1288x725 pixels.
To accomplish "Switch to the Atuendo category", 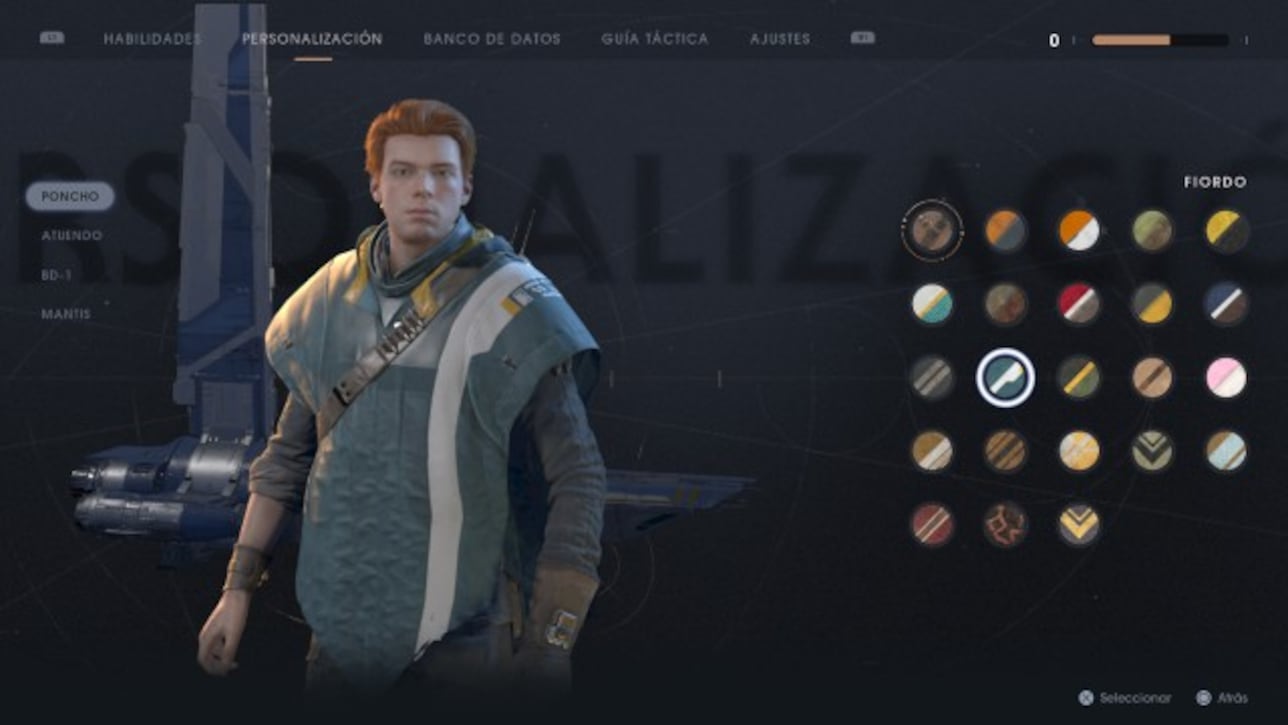I will (69, 236).
